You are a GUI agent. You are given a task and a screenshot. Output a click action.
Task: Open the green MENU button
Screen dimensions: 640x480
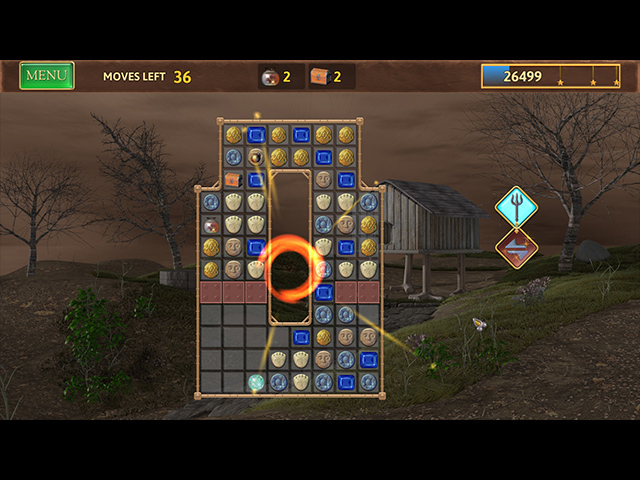pos(47,76)
